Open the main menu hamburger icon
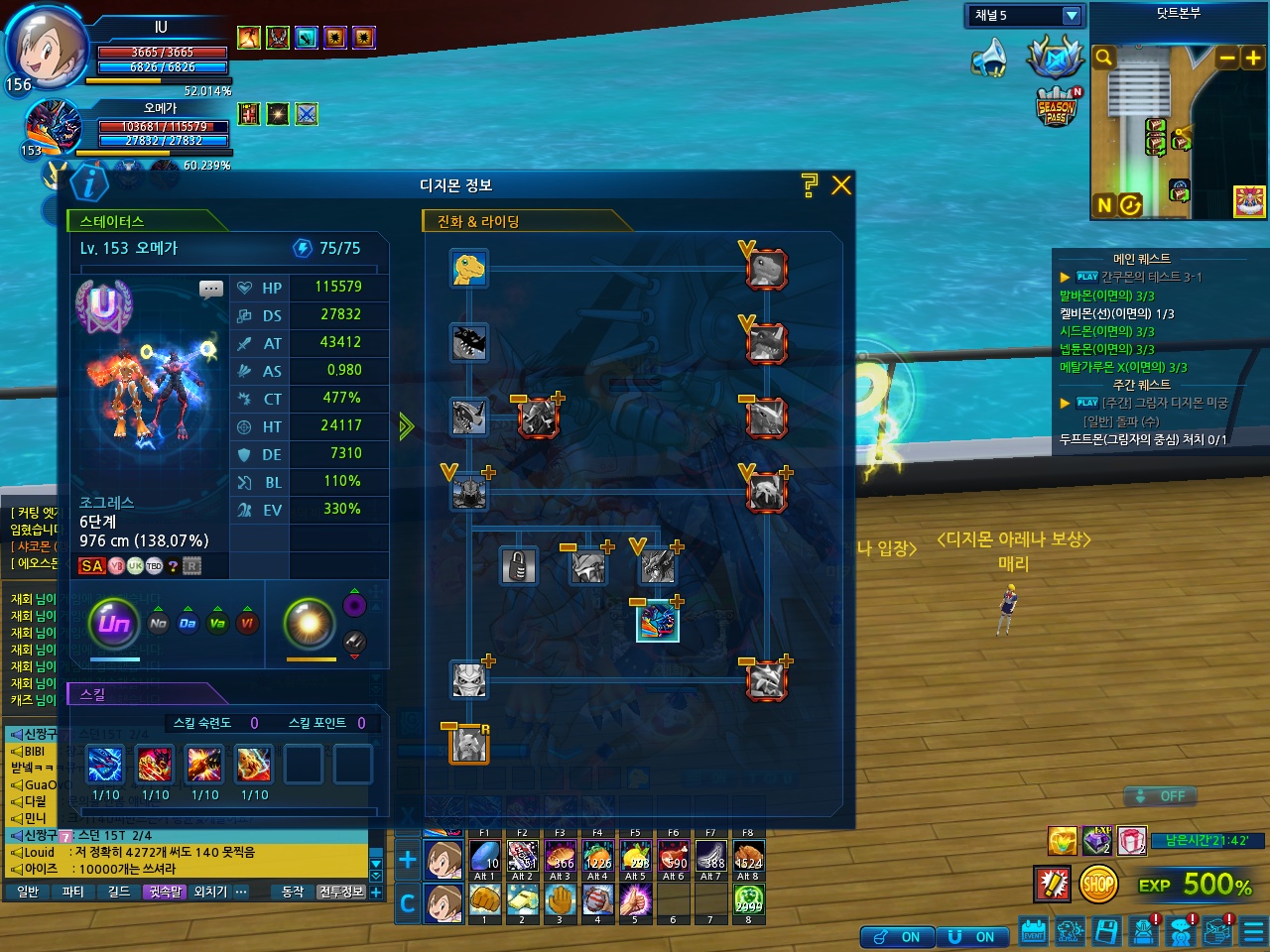The height and width of the screenshot is (952, 1270). (1254, 931)
